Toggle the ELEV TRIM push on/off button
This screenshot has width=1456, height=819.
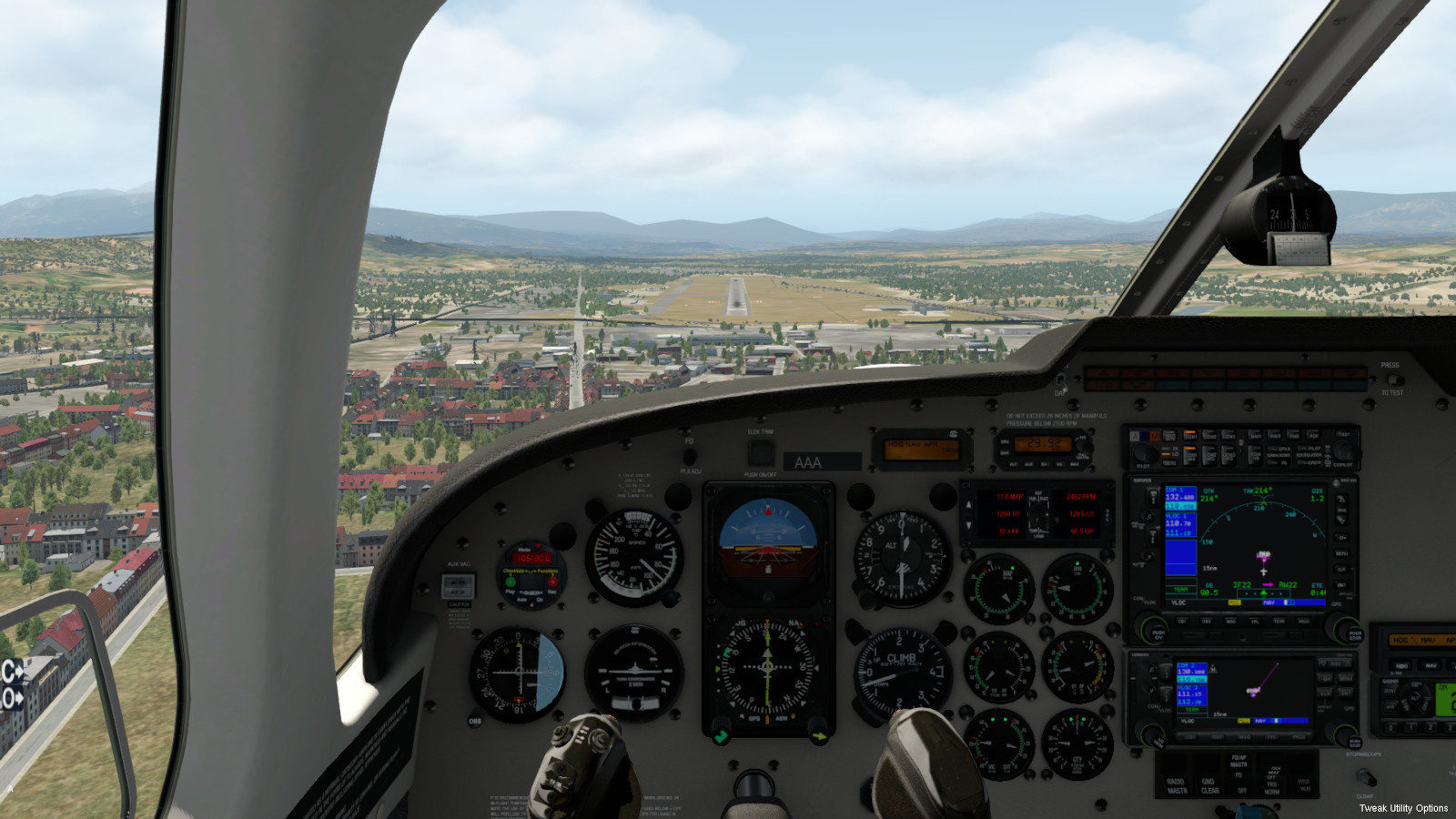[760, 453]
